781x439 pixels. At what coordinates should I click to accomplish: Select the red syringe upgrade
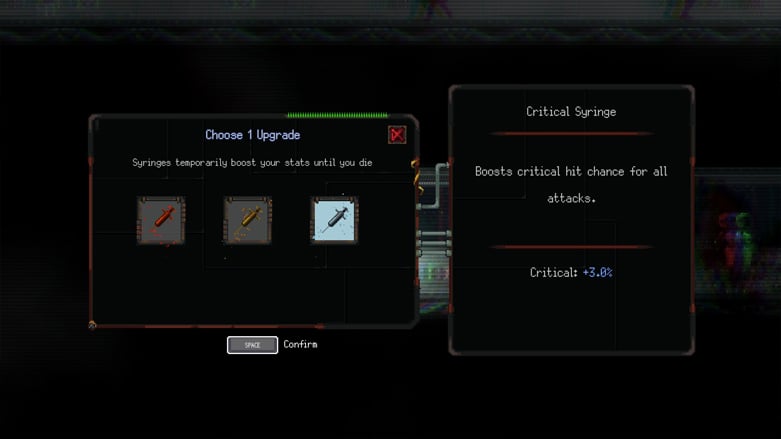(161, 220)
